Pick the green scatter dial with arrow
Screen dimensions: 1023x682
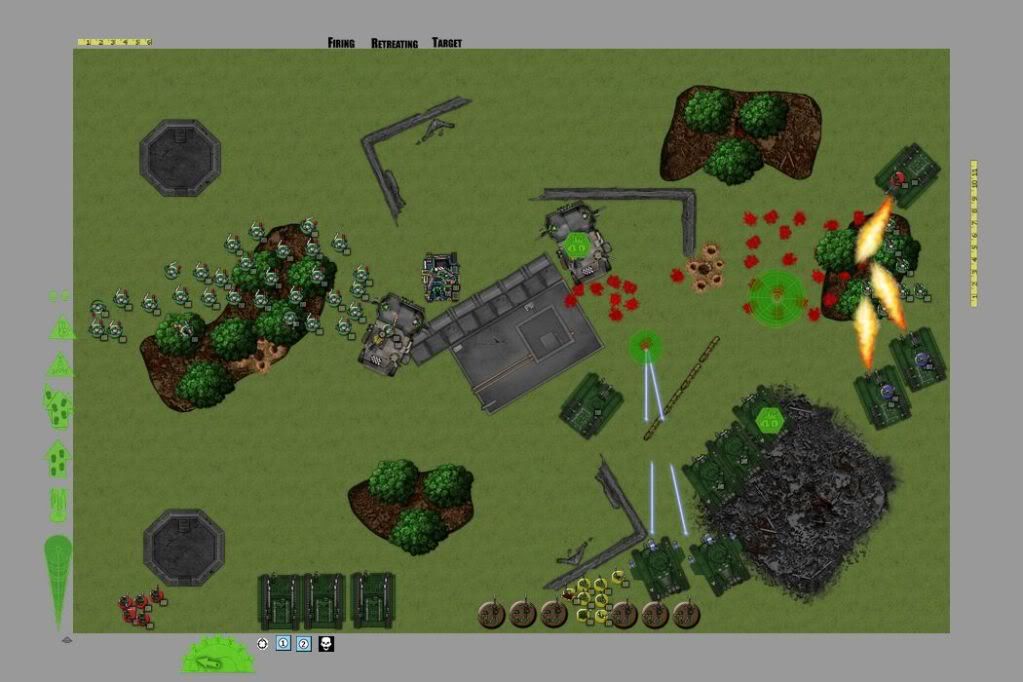tap(217, 655)
